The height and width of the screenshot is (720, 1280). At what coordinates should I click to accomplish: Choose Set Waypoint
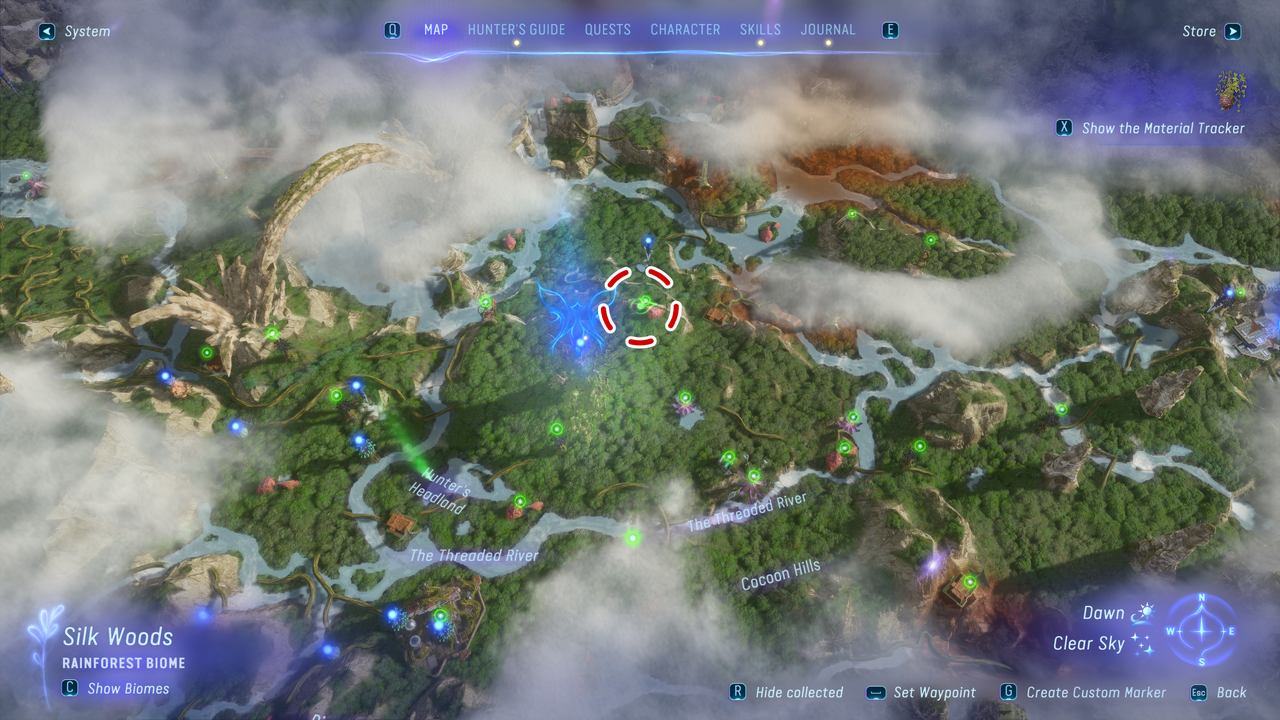[x=923, y=692]
